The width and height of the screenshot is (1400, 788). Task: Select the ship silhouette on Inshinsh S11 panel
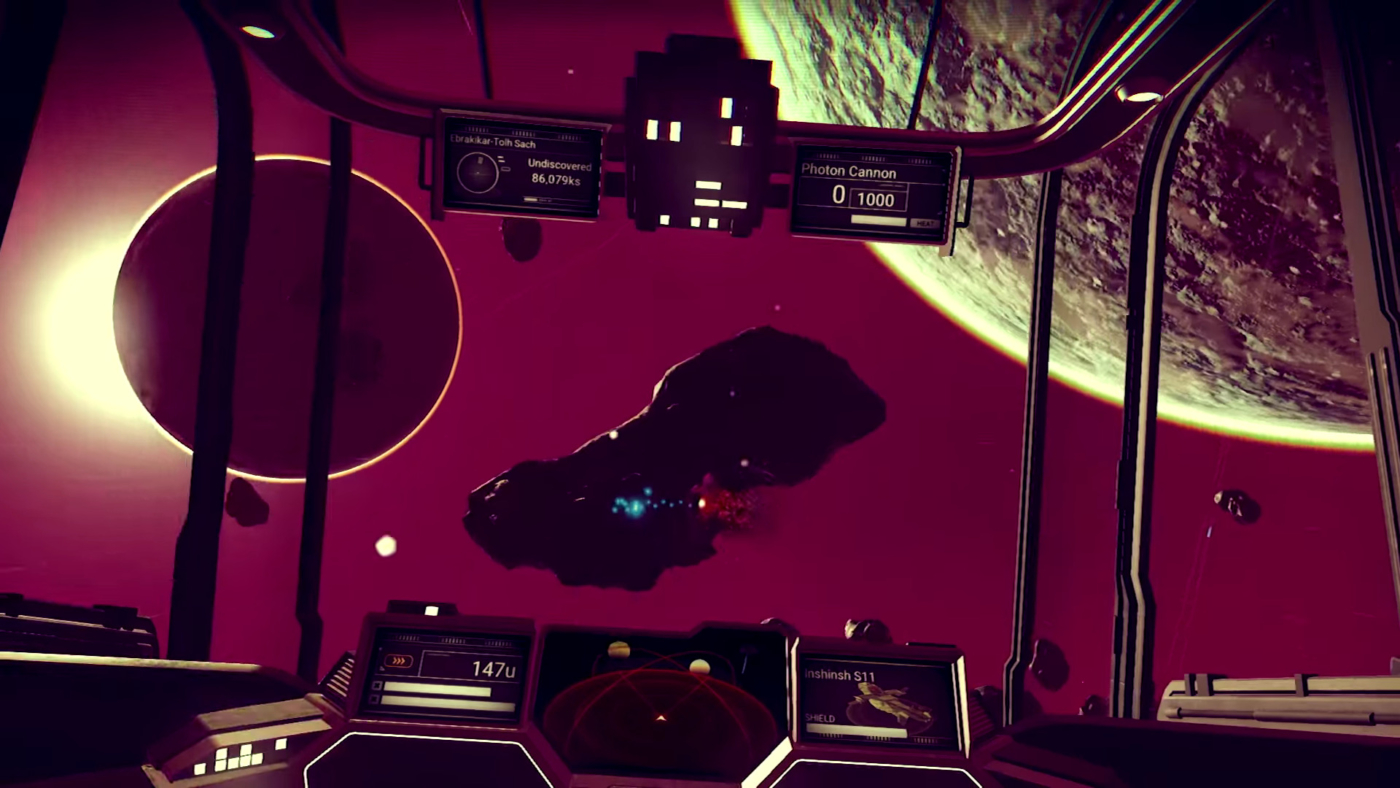(883, 702)
